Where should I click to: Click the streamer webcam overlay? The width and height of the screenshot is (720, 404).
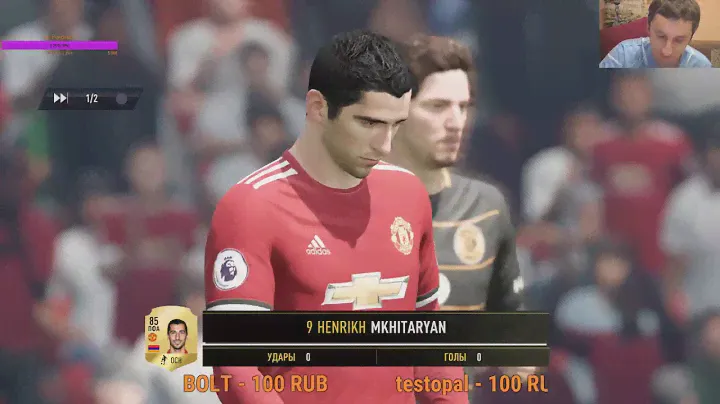pyautogui.click(x=659, y=33)
